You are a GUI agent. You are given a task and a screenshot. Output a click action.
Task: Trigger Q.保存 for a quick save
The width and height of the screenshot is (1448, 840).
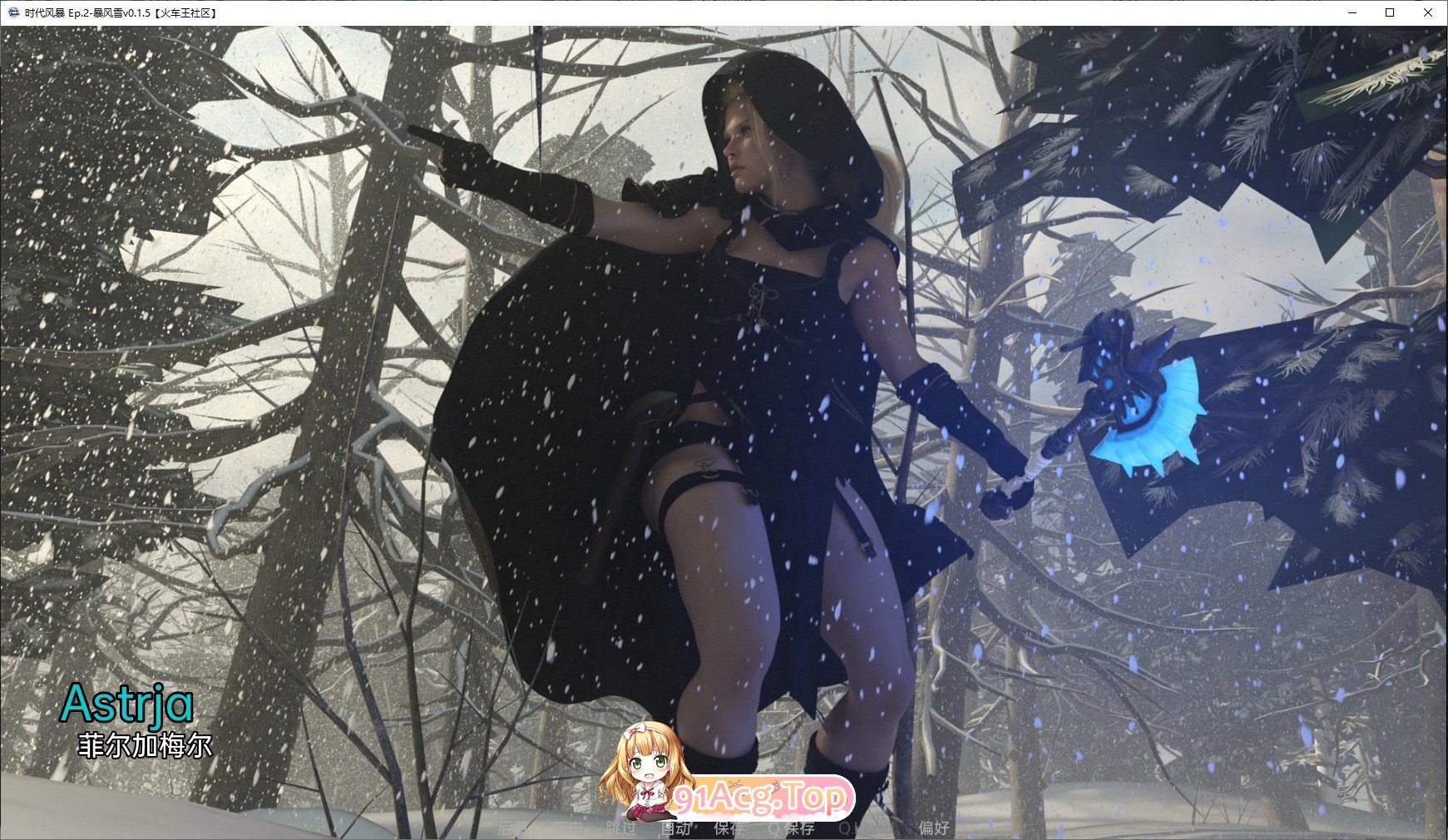(x=790, y=828)
